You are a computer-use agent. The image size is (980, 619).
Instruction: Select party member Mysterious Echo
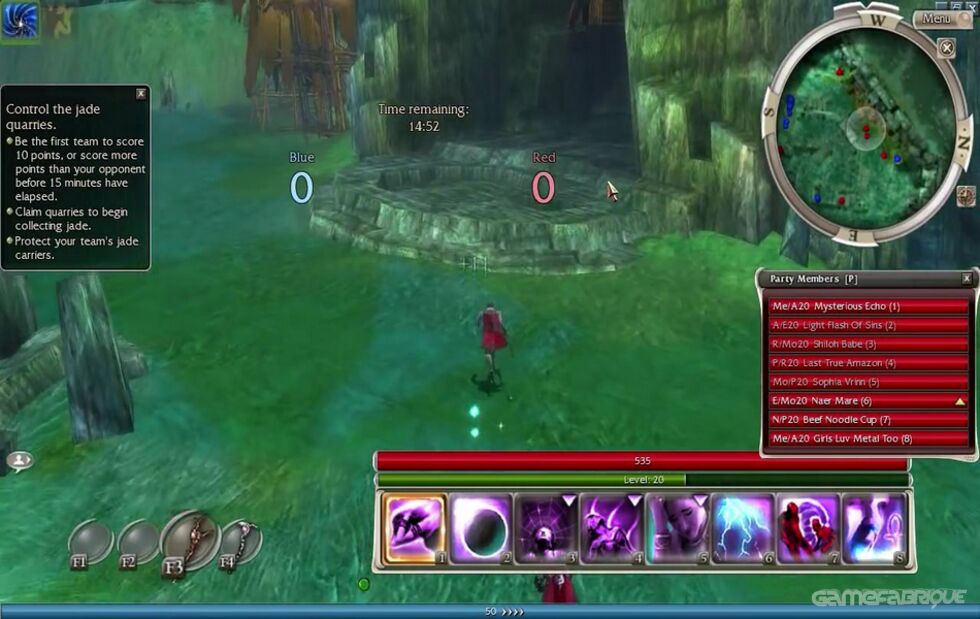[x=868, y=306]
